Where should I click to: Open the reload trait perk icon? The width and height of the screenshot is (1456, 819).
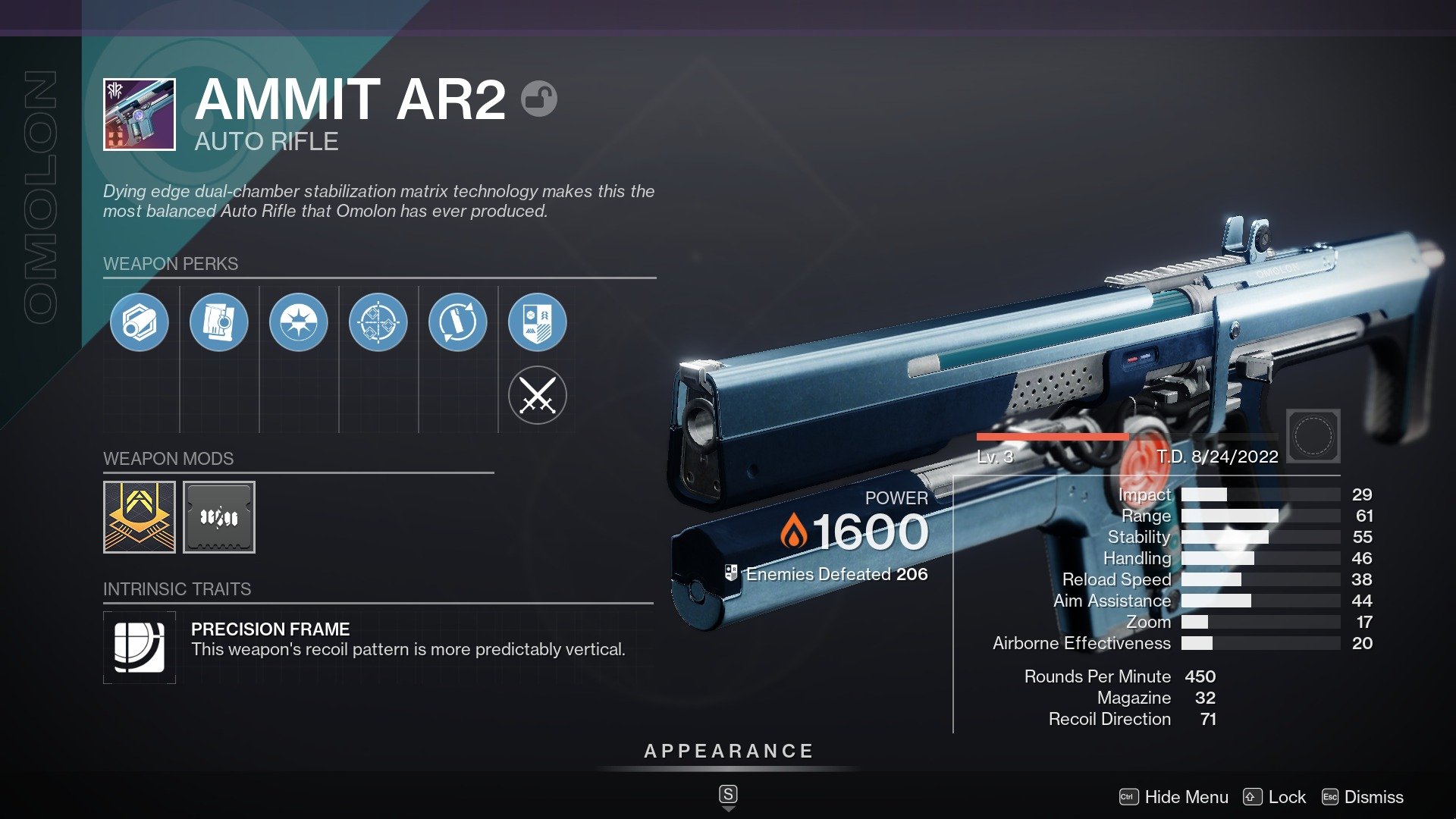pos(458,322)
